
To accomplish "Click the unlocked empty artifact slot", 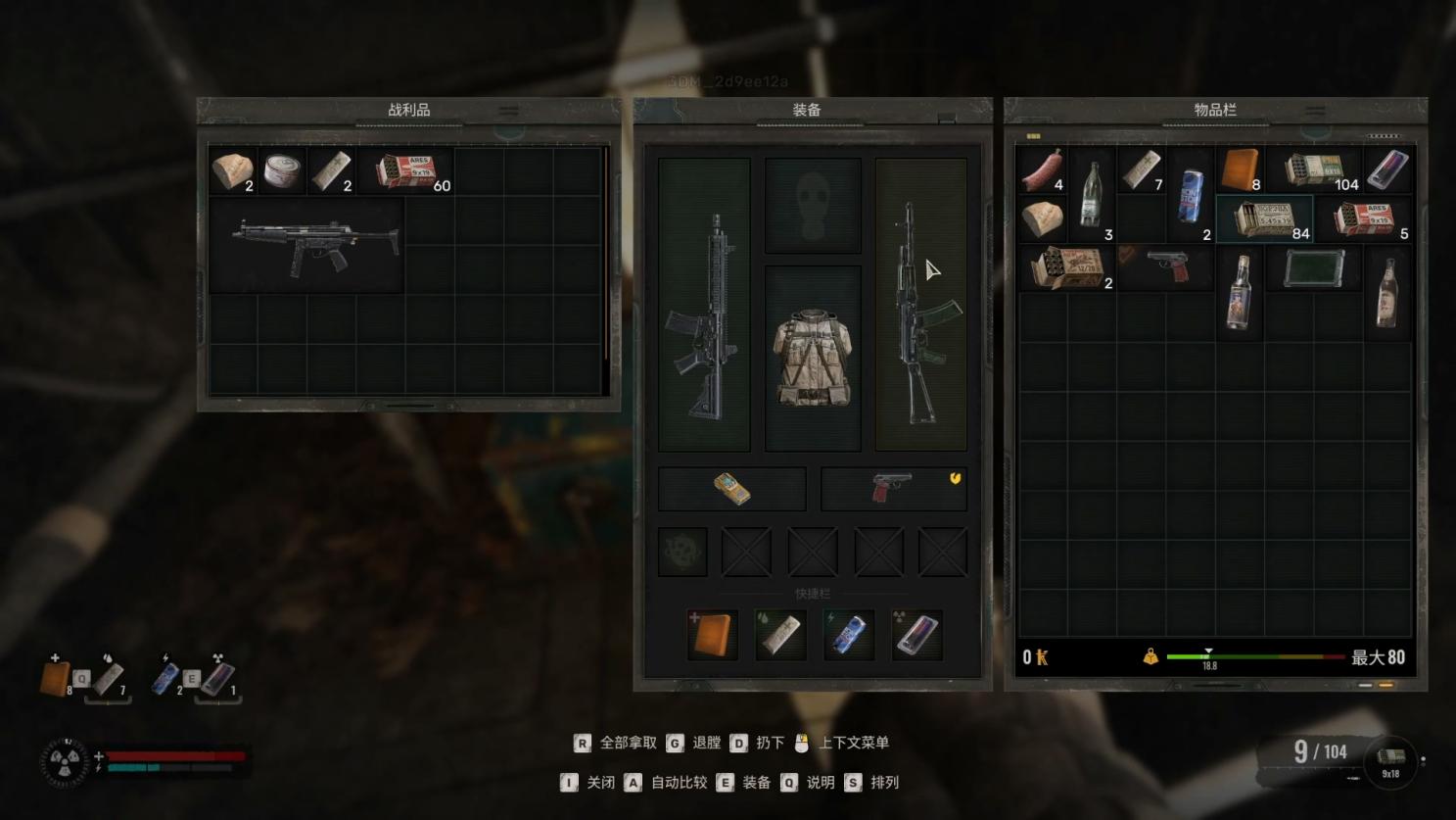I will [x=682, y=553].
